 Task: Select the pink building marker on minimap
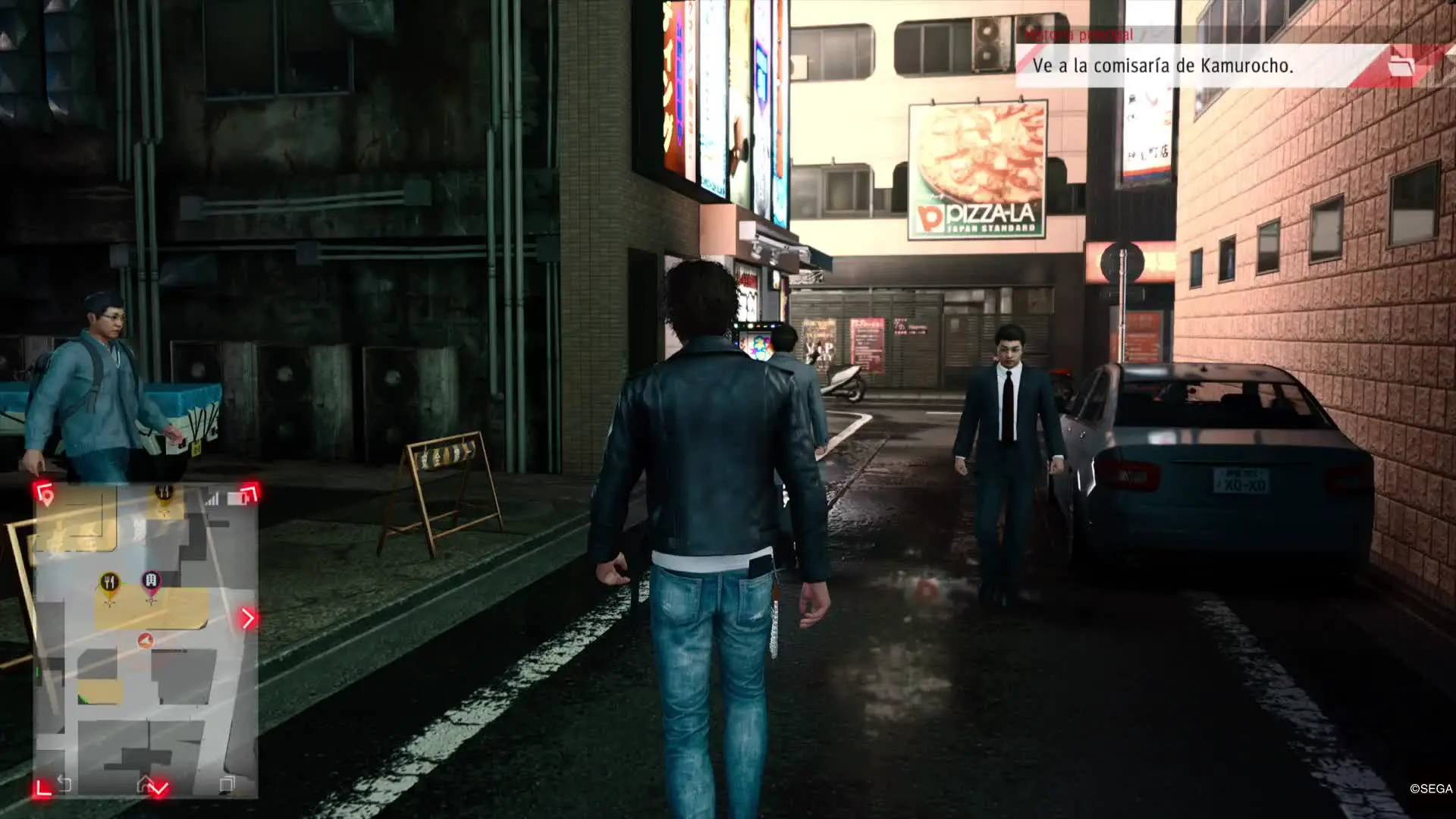pos(151,583)
